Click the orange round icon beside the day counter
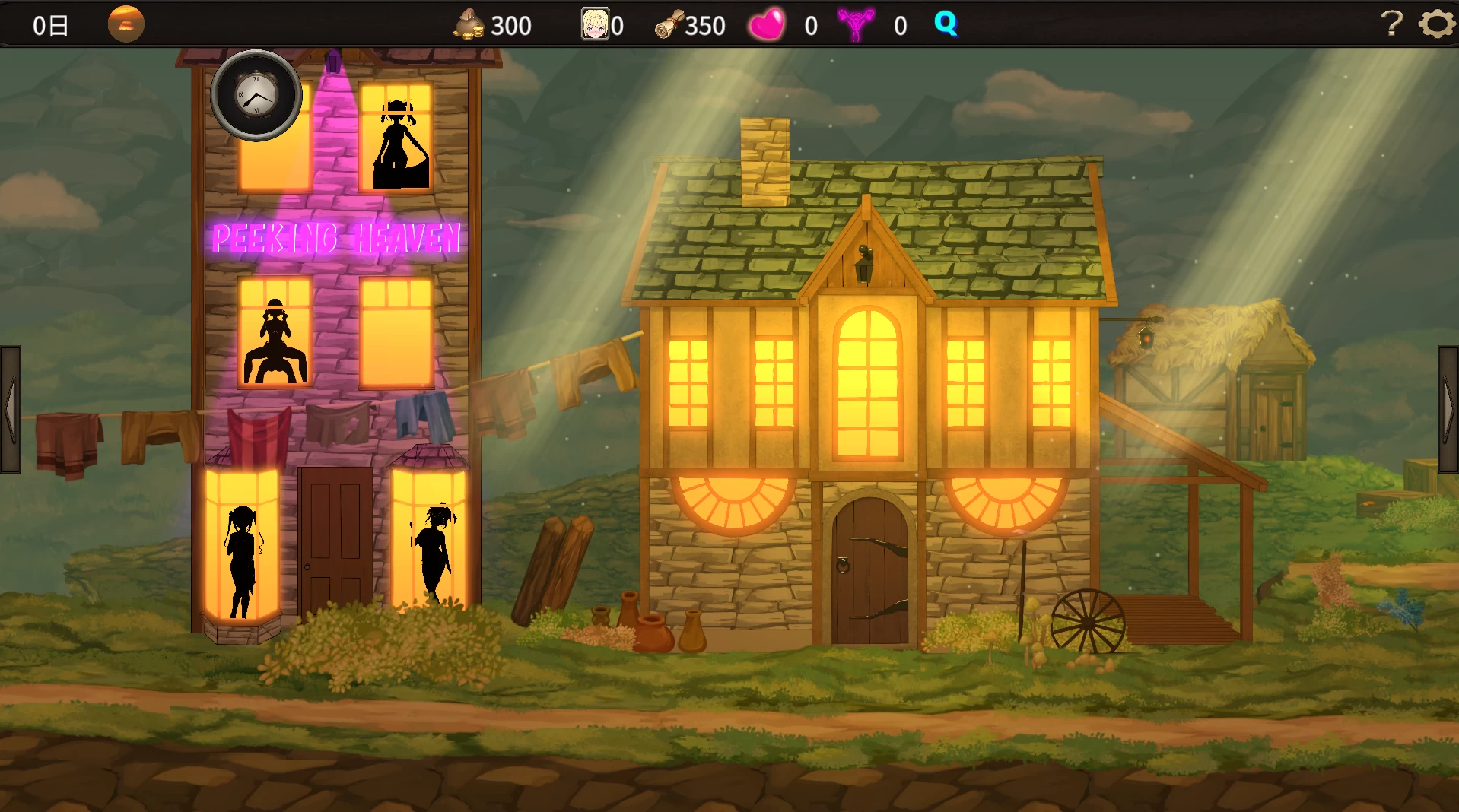 click(x=126, y=24)
